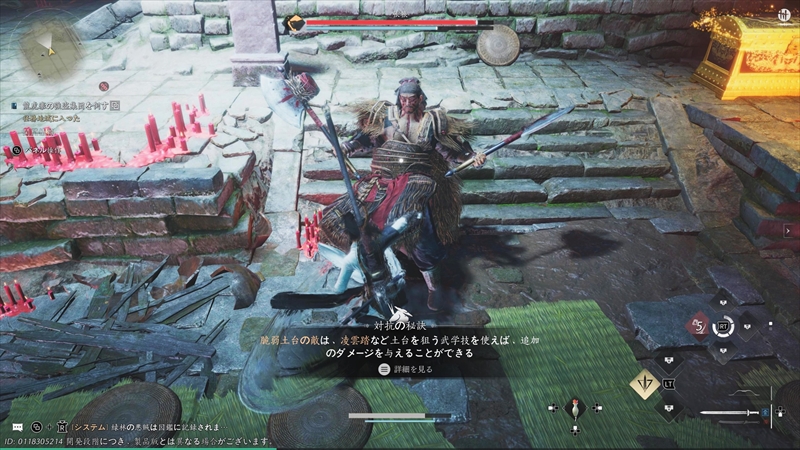The image size is (800, 450).
Task: Select the equipped sword weapon slot
Action: [x=732, y=412]
